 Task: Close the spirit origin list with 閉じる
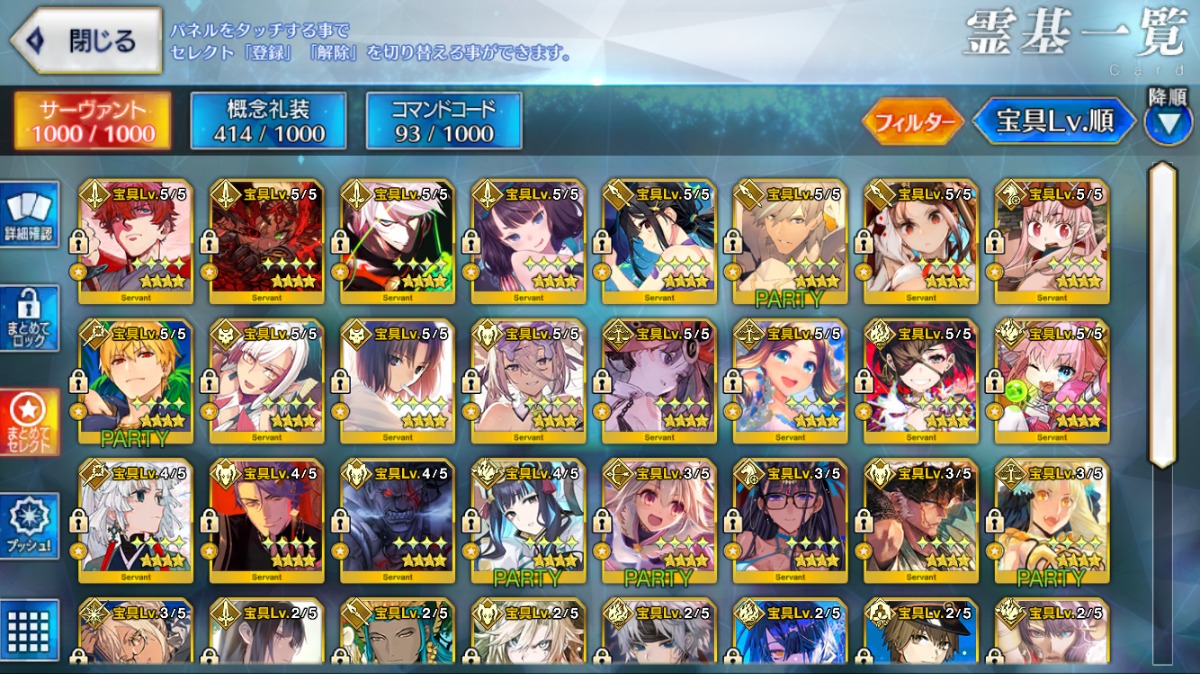pos(86,41)
